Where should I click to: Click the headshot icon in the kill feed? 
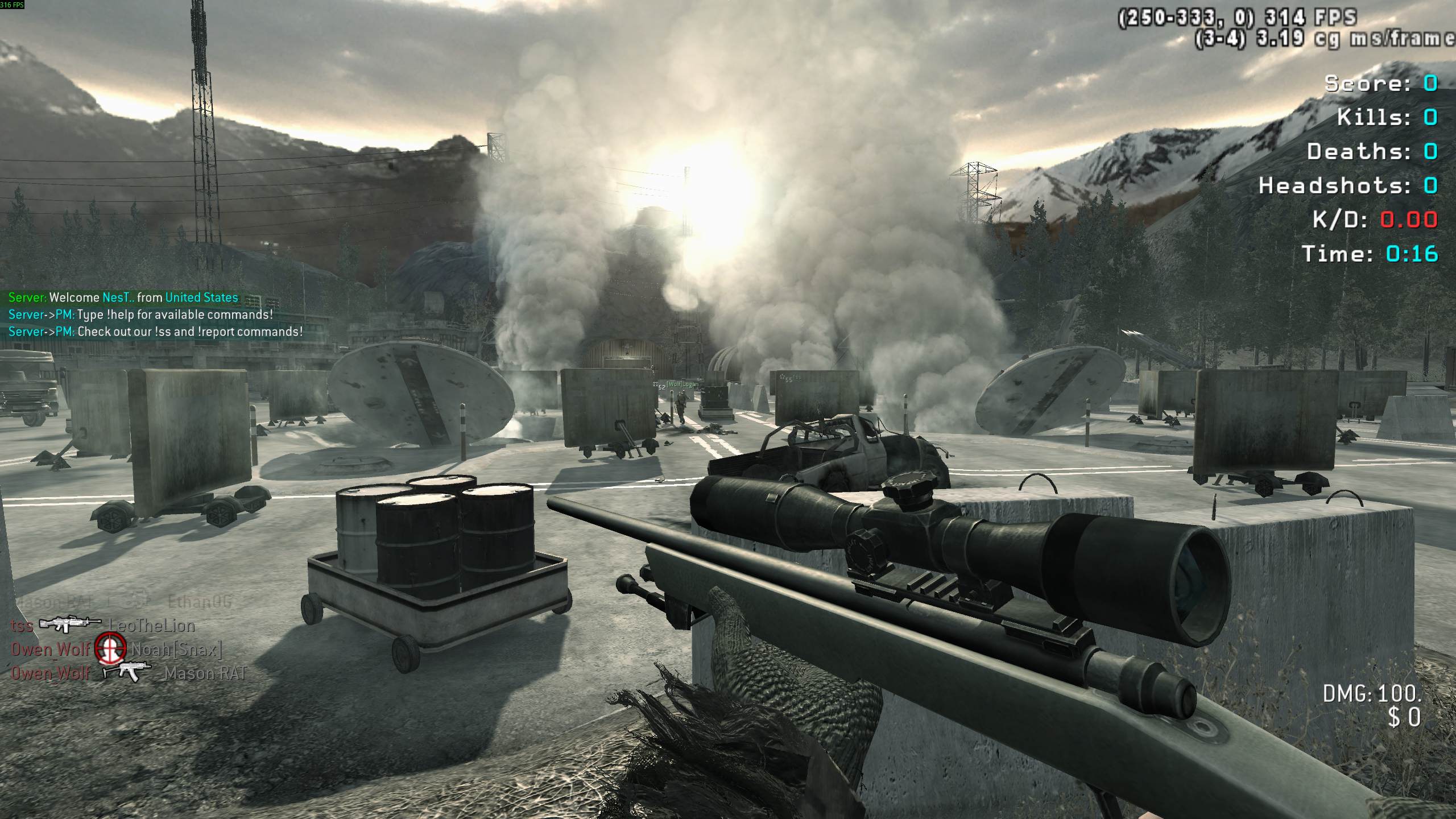110,649
